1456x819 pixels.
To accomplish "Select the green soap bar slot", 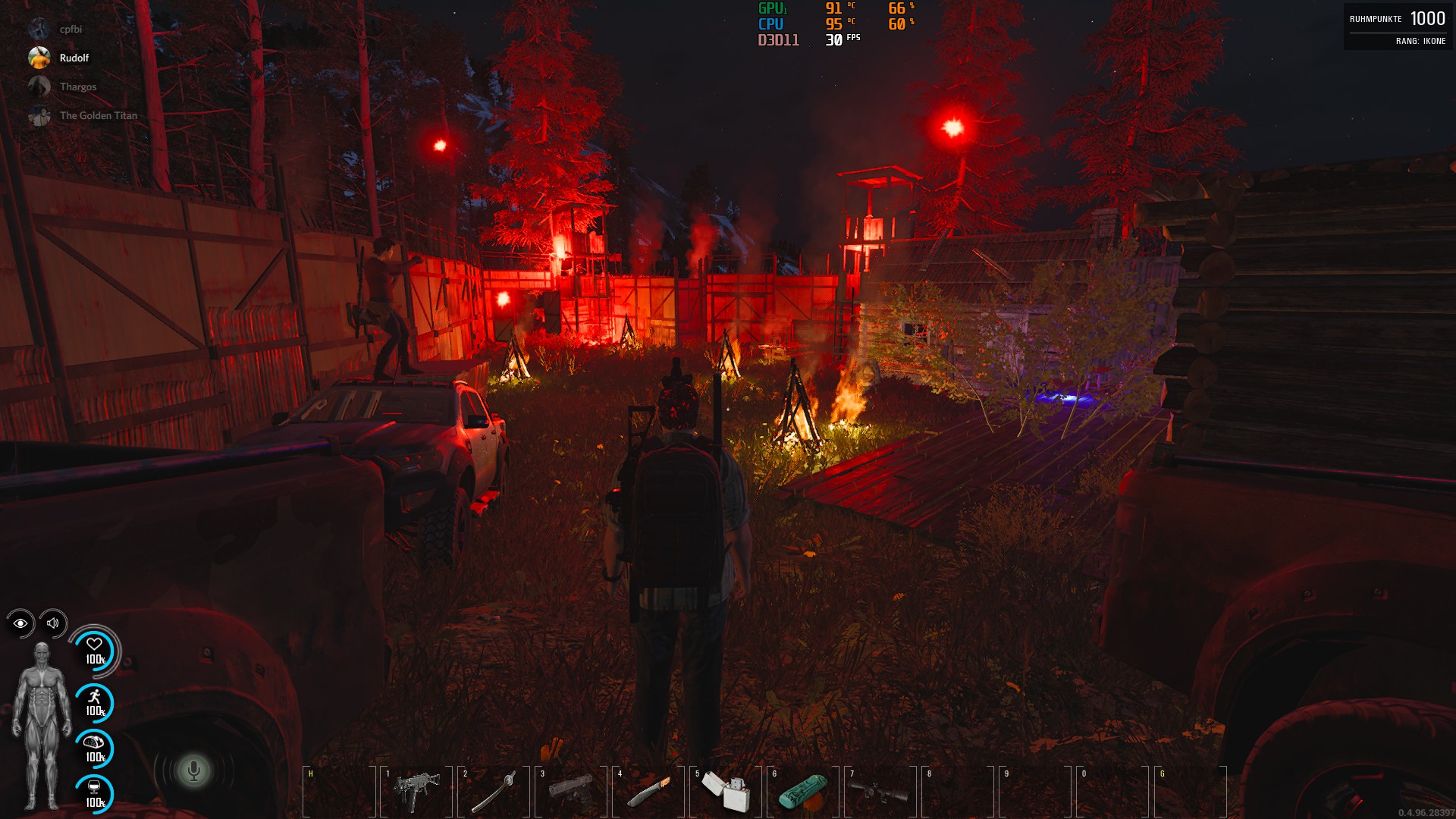I will (x=803, y=791).
